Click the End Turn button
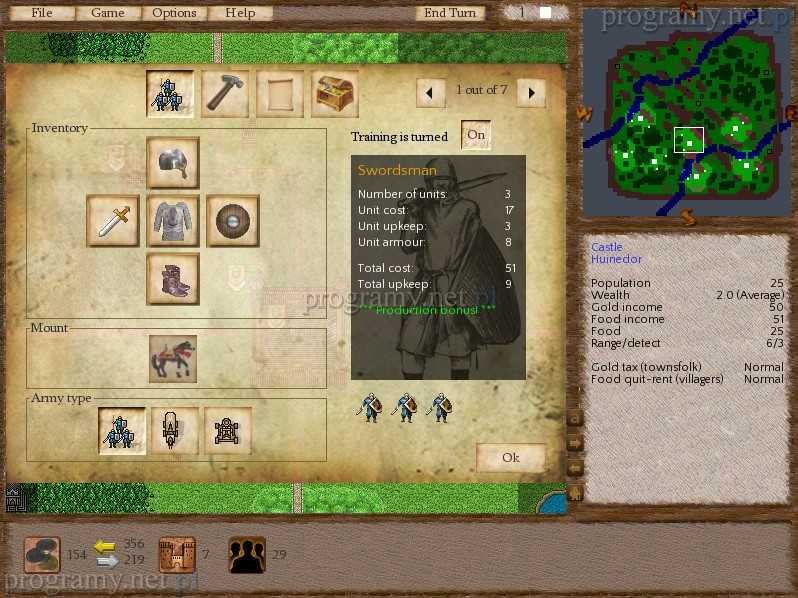This screenshot has height=598, width=798. (x=449, y=13)
